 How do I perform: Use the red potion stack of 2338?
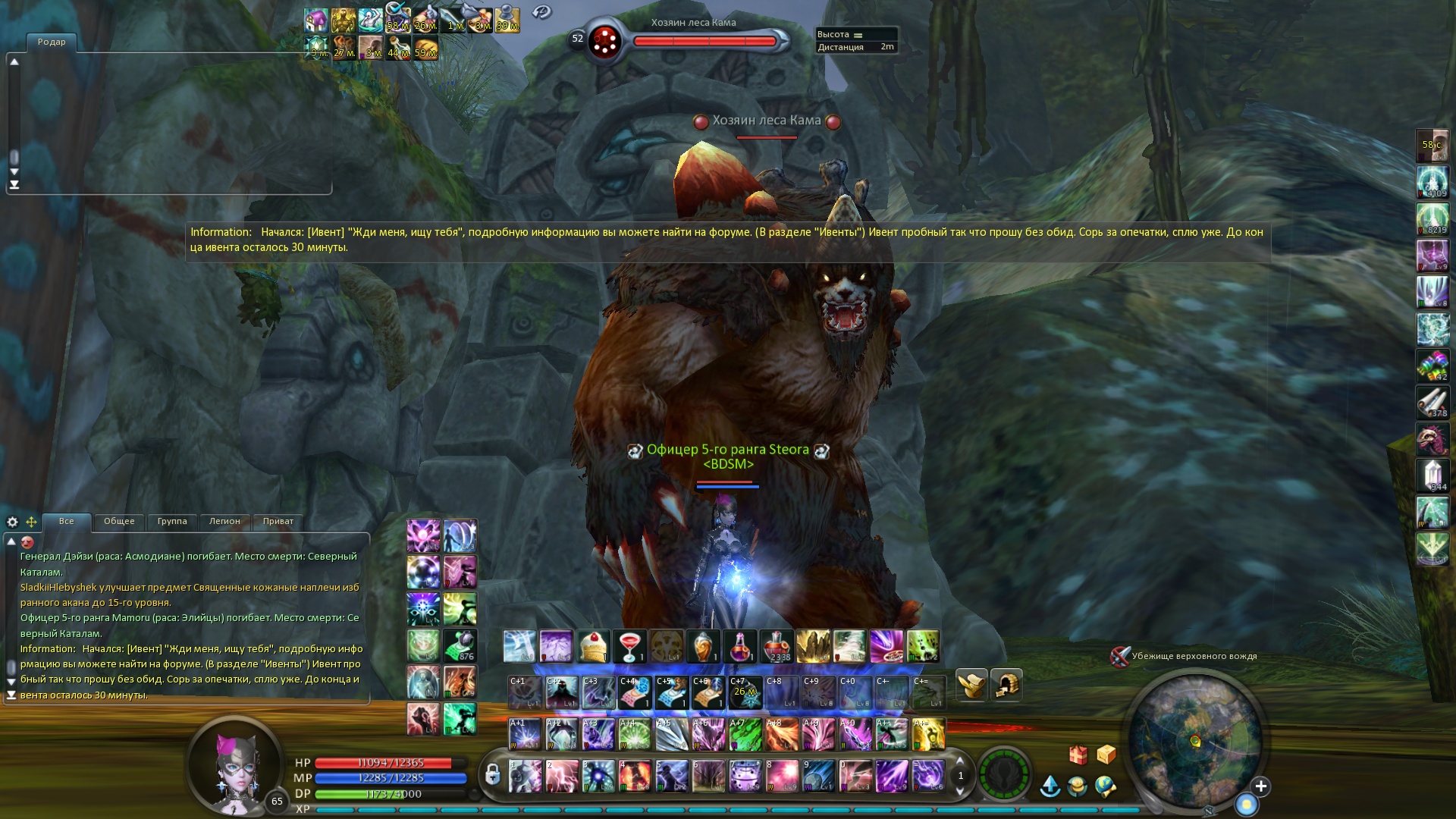point(776,647)
